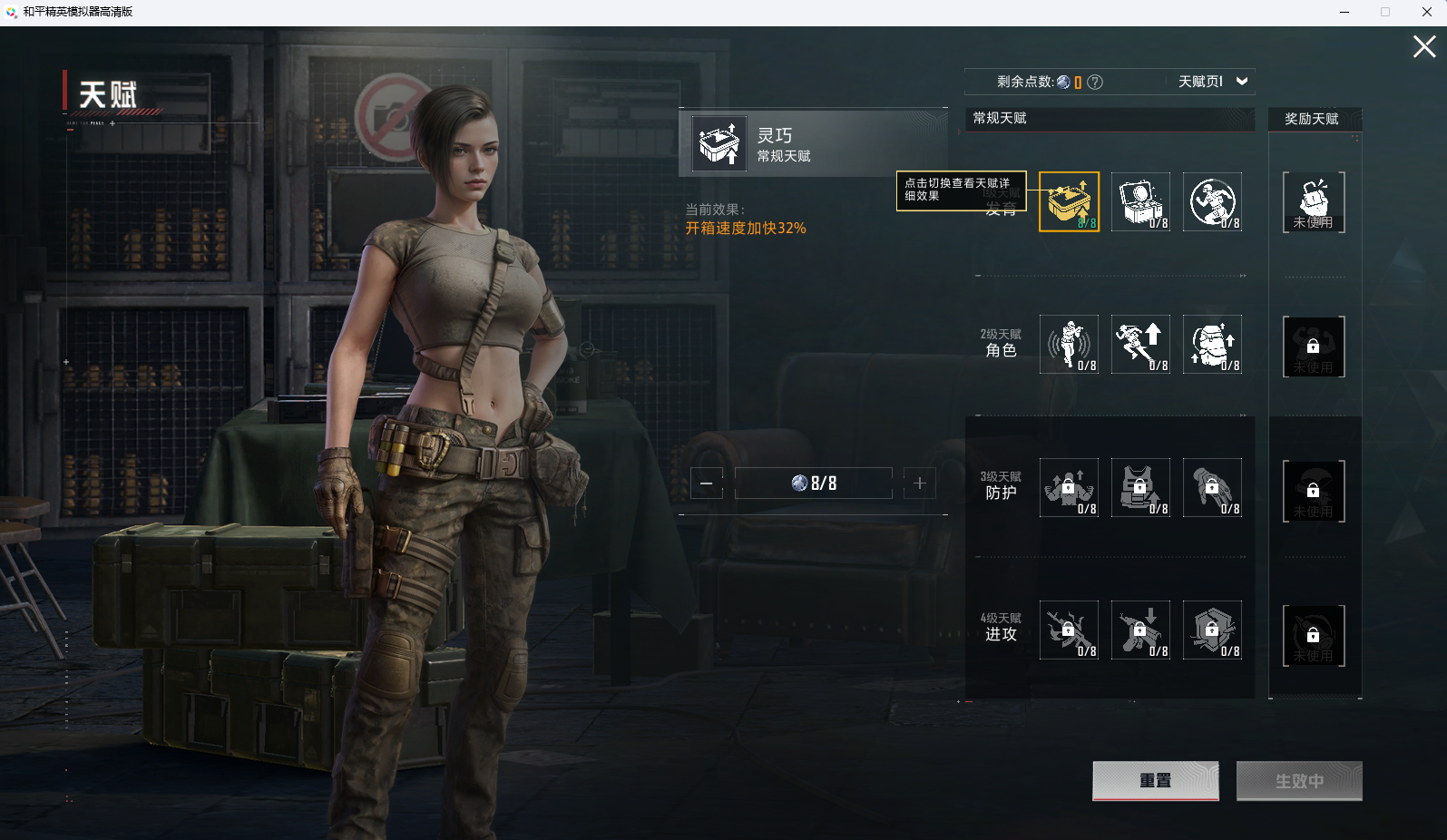Select the backpack capacity talent

[1212, 345]
